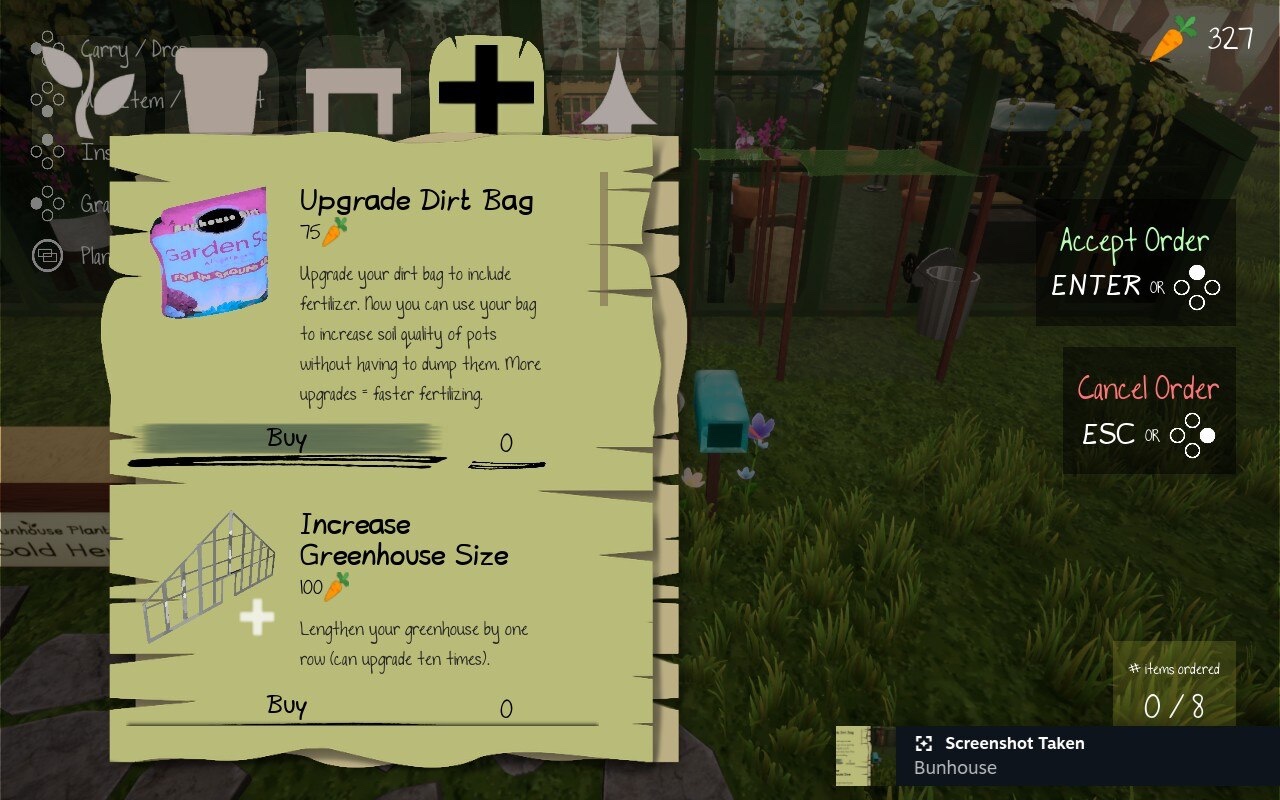Accept the current order
The height and width of the screenshot is (800, 1280).
(1135, 262)
